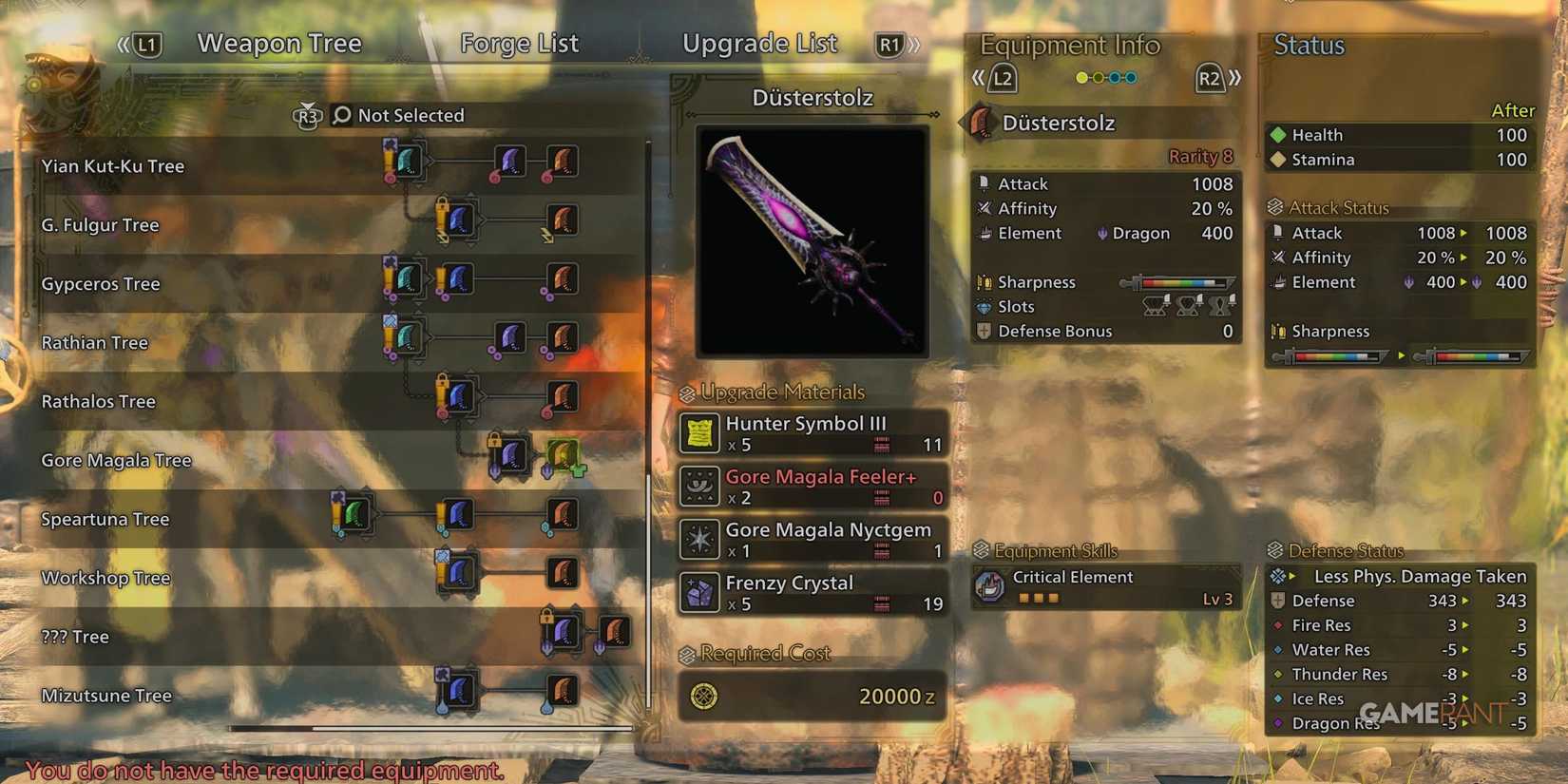Select the Critical Element skill icon
This screenshot has height=784, width=1568.
(992, 586)
